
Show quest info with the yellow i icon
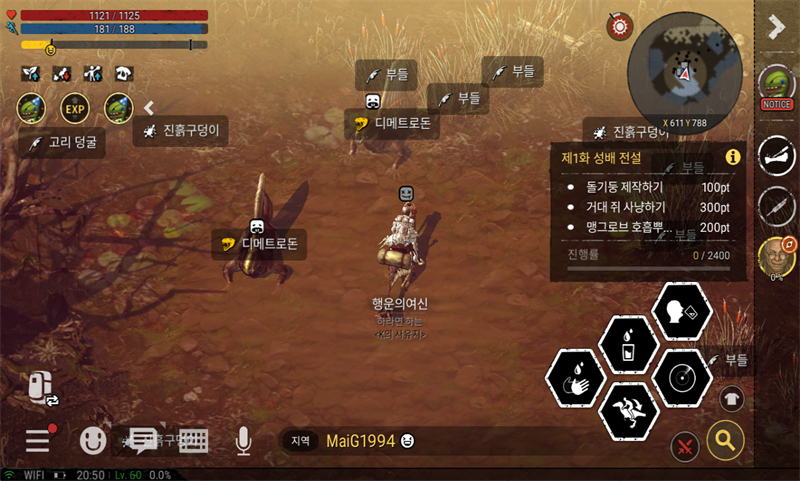coord(732,157)
